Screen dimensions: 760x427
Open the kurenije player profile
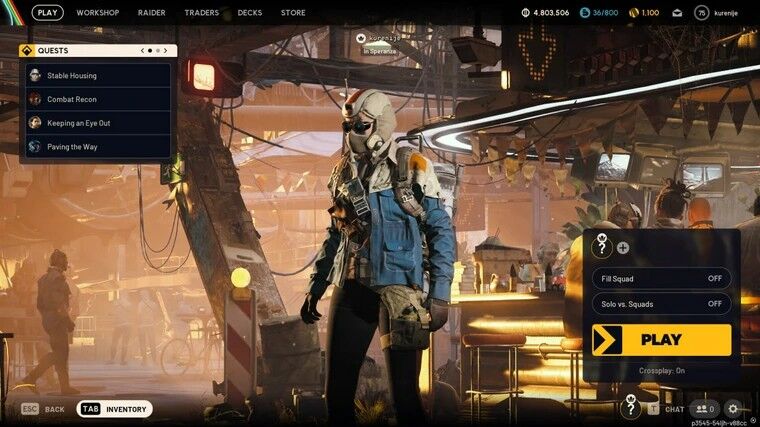coord(716,13)
